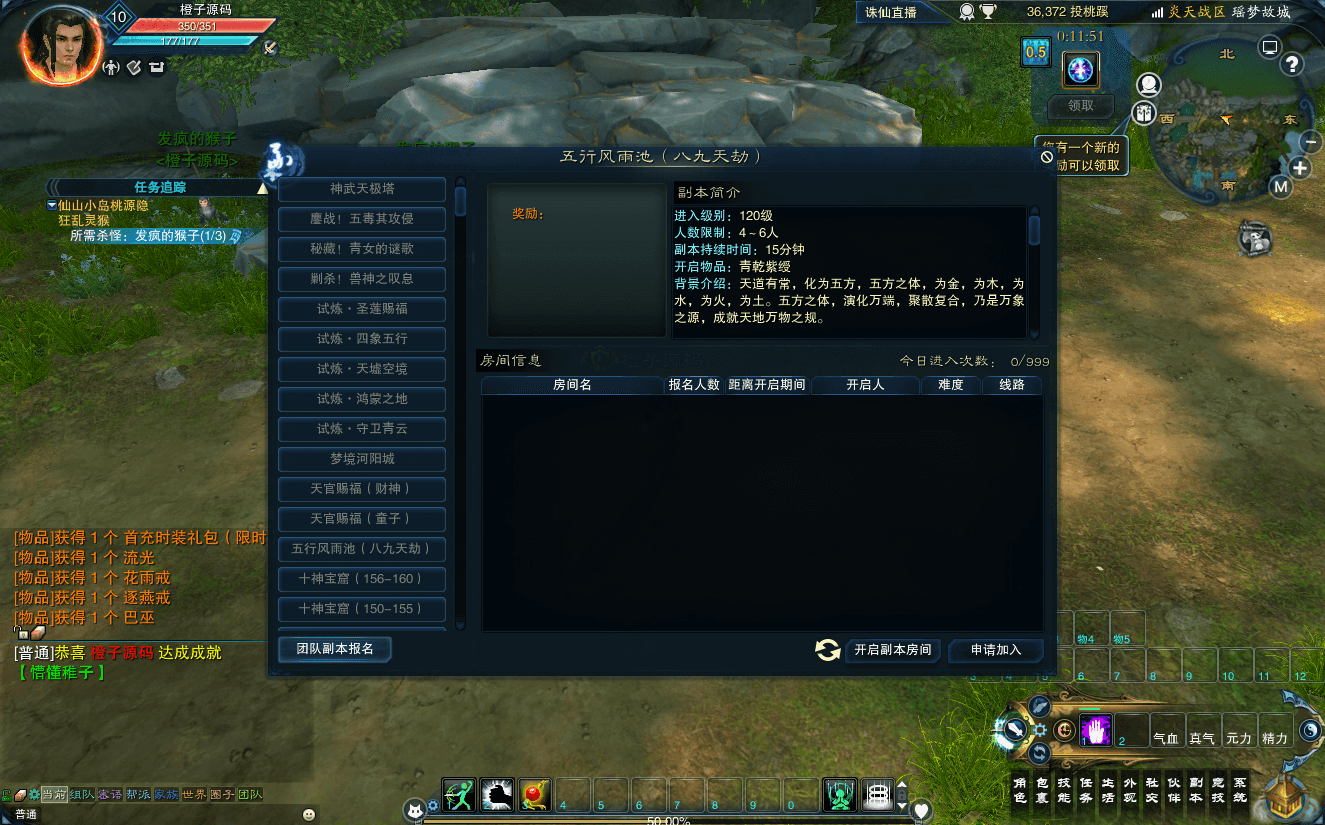Collapse the 任务追踪 quest tracker arrow

tap(264, 187)
